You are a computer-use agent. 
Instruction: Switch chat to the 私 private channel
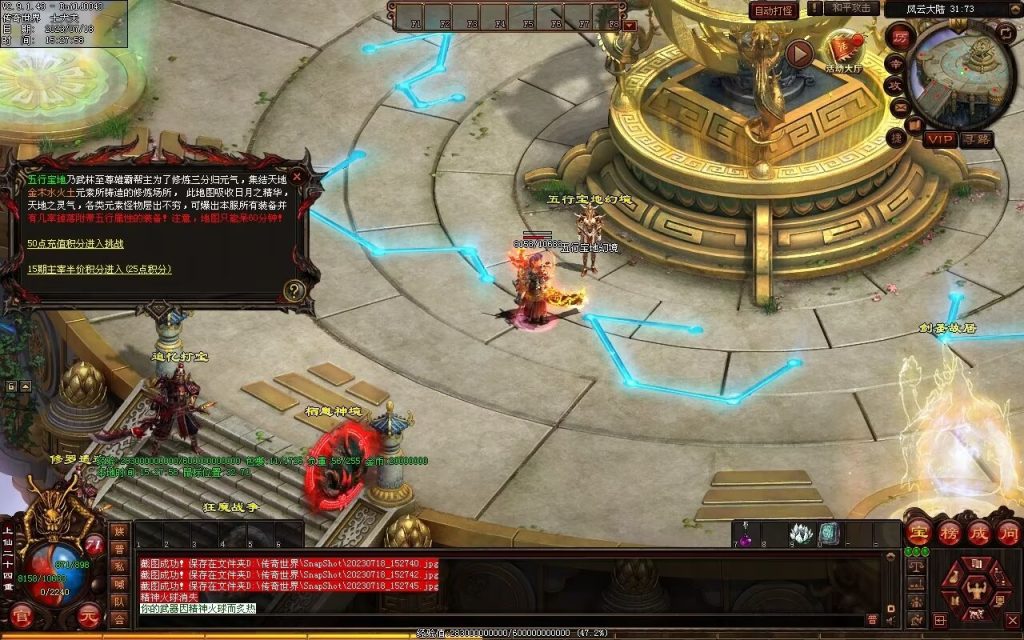pos(118,564)
